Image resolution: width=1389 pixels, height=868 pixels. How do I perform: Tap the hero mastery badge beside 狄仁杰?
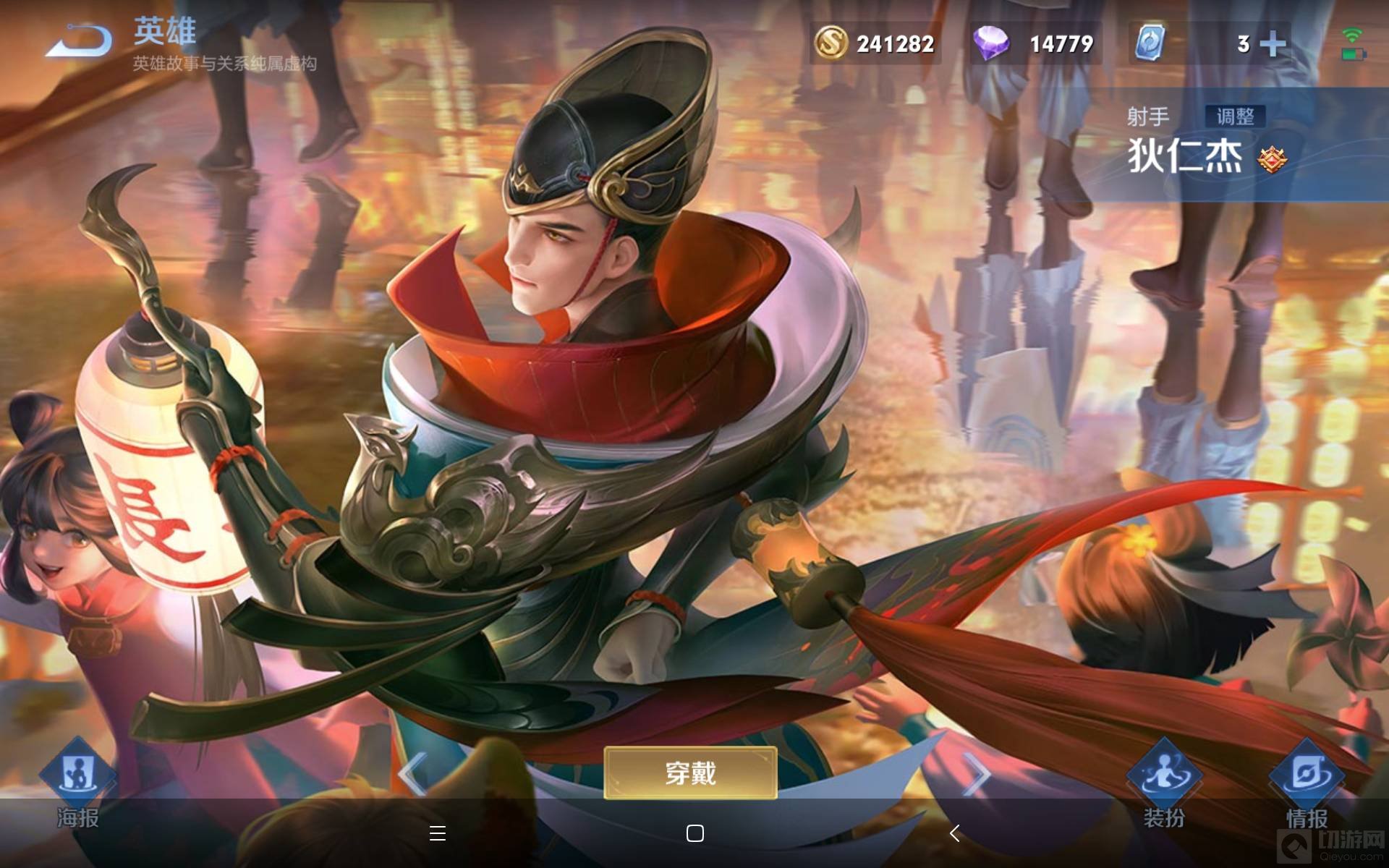[1272, 160]
